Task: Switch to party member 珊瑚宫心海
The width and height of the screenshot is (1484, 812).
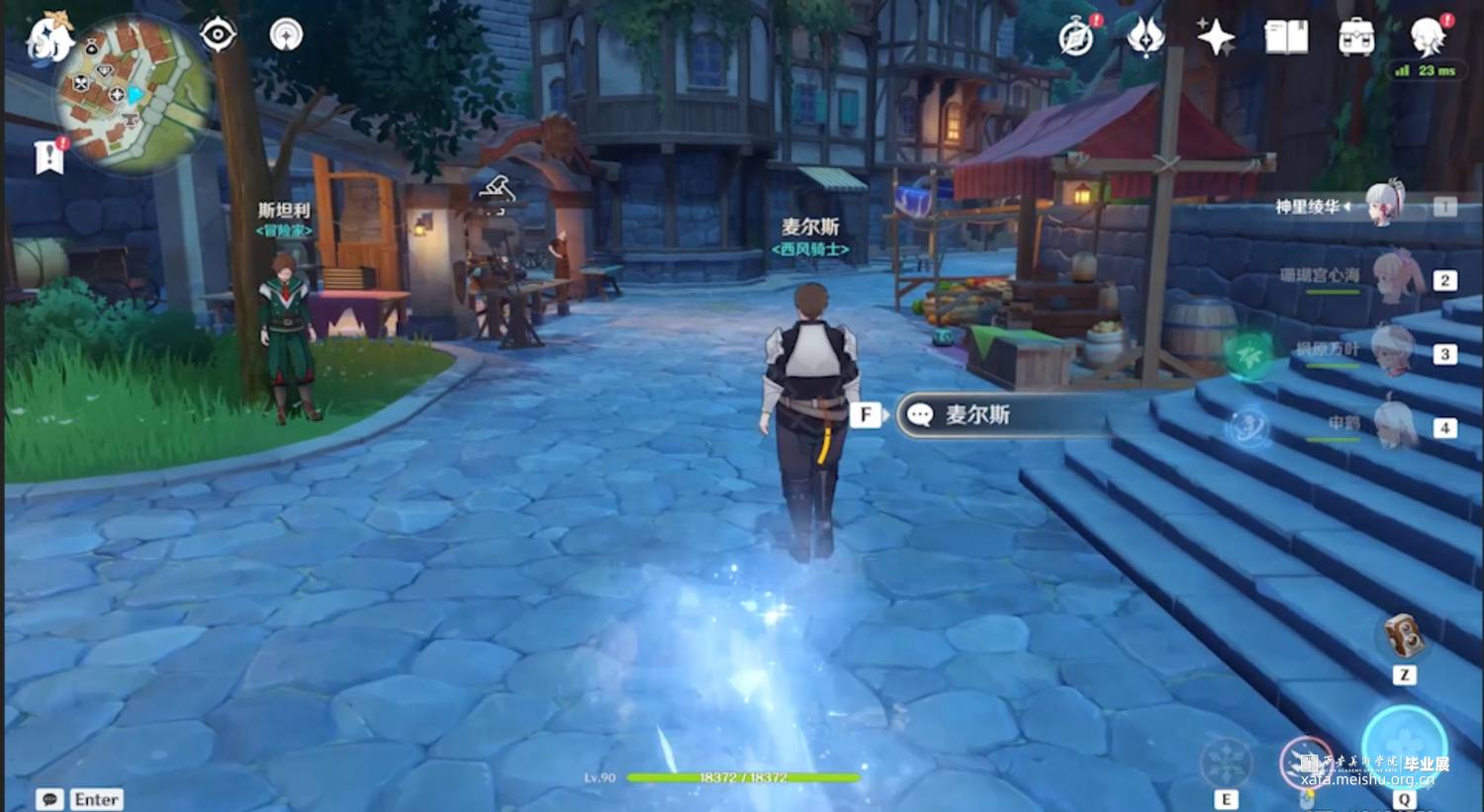Action: [1397, 277]
